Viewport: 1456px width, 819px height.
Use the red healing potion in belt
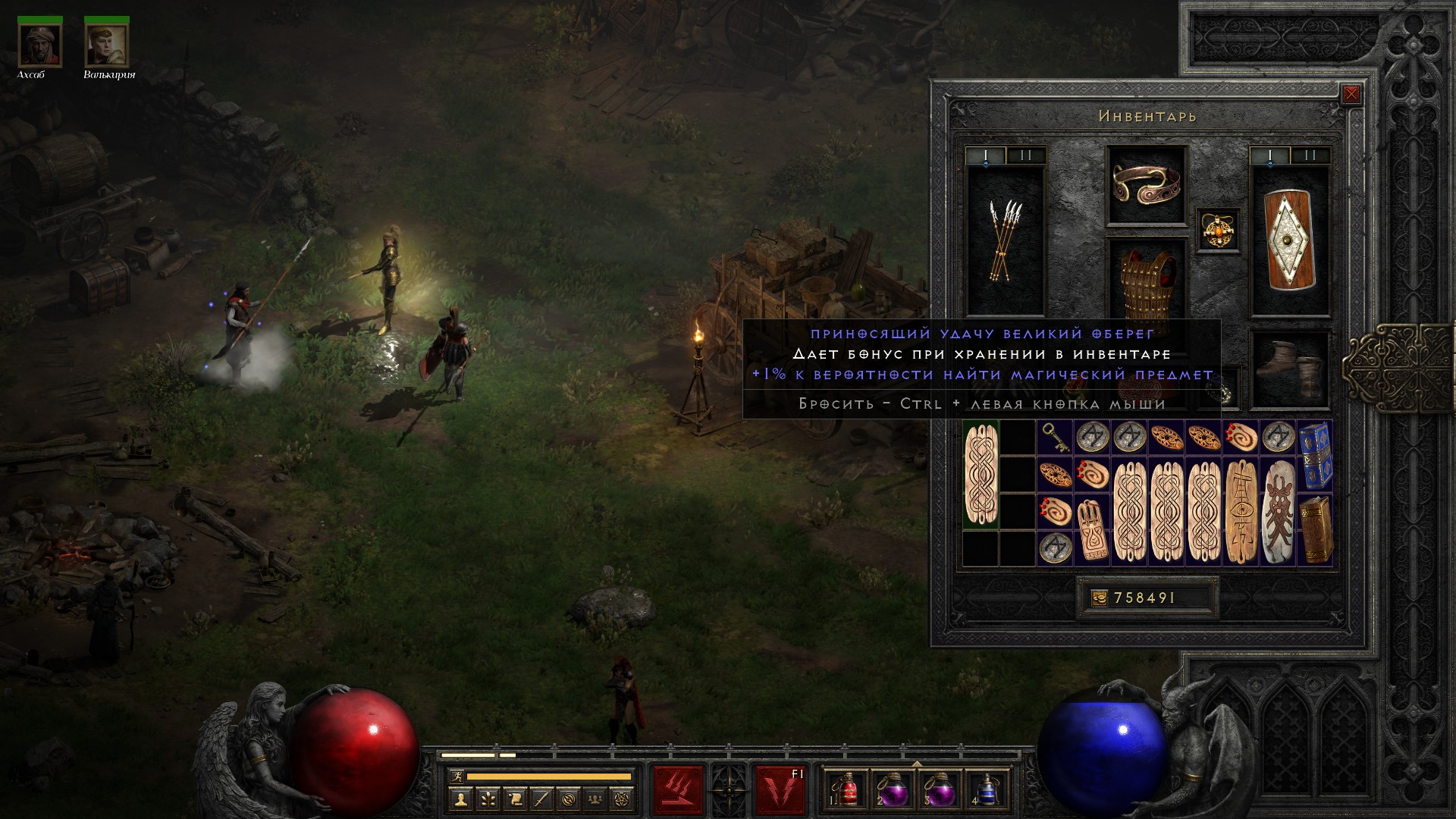click(849, 791)
